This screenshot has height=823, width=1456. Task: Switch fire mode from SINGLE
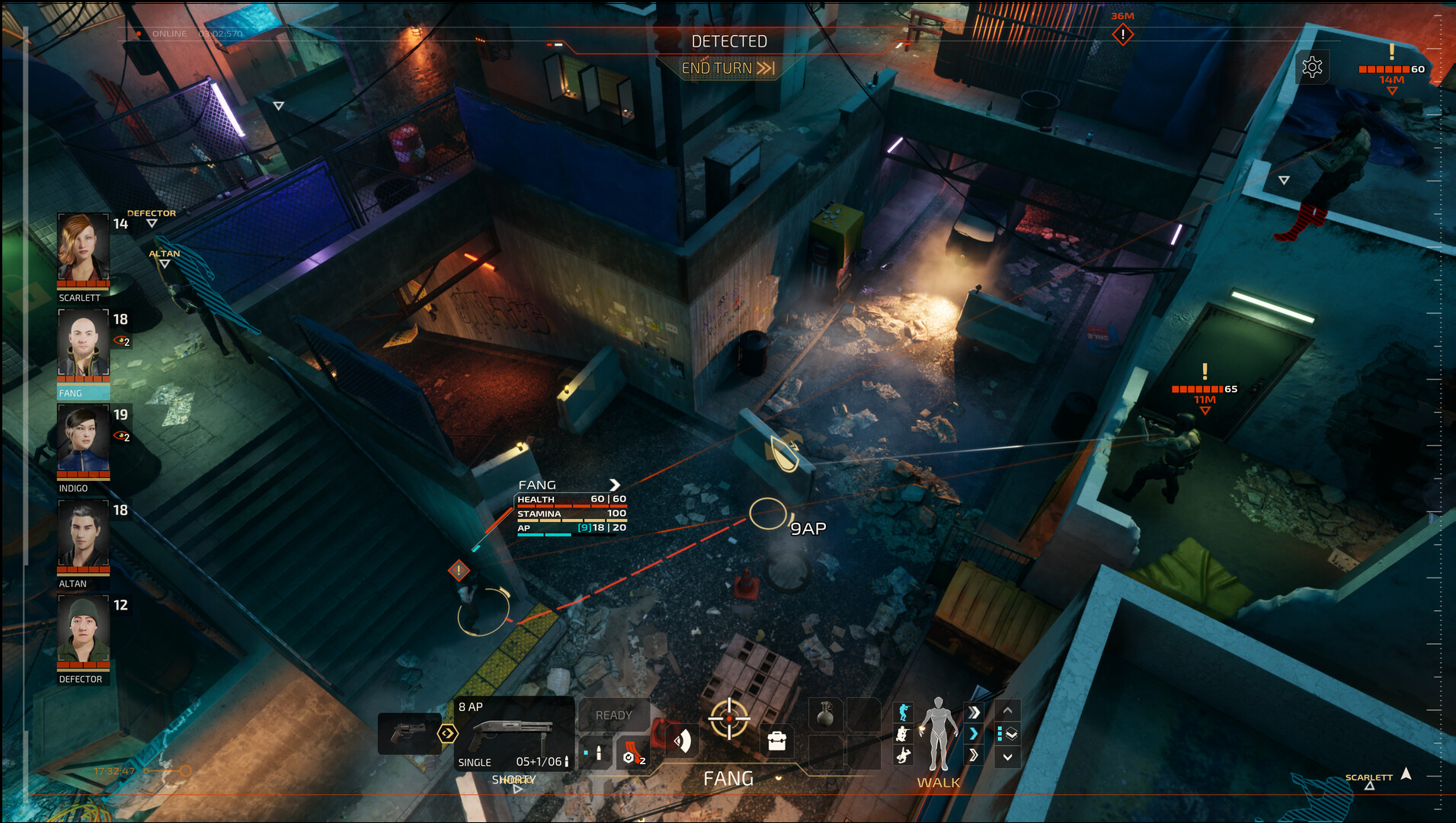[x=475, y=761]
